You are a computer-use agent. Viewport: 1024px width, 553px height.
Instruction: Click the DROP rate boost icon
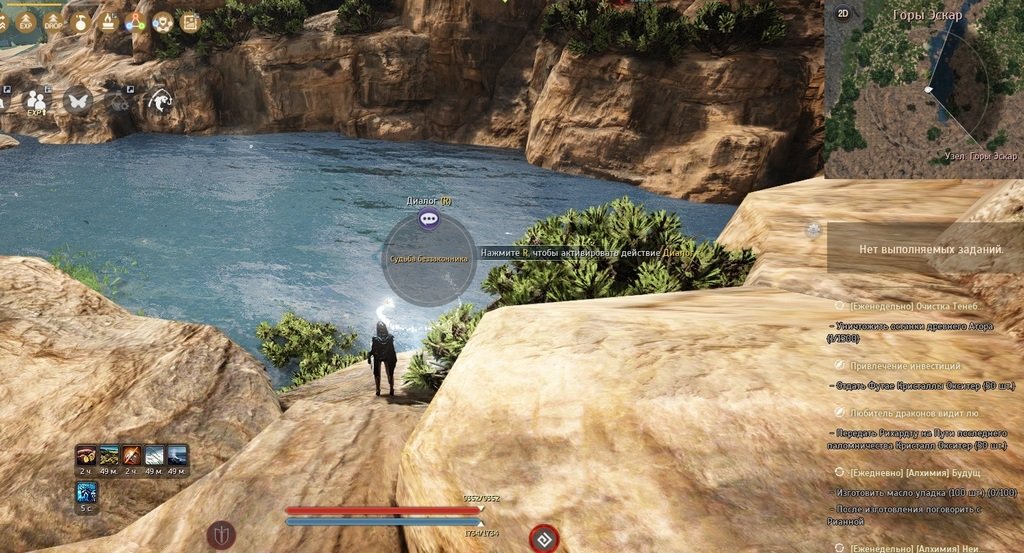(x=54, y=21)
